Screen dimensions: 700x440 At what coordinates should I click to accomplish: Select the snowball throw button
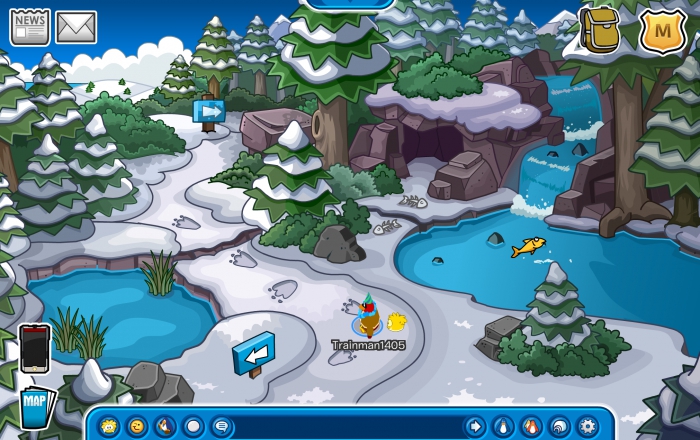click(193, 426)
